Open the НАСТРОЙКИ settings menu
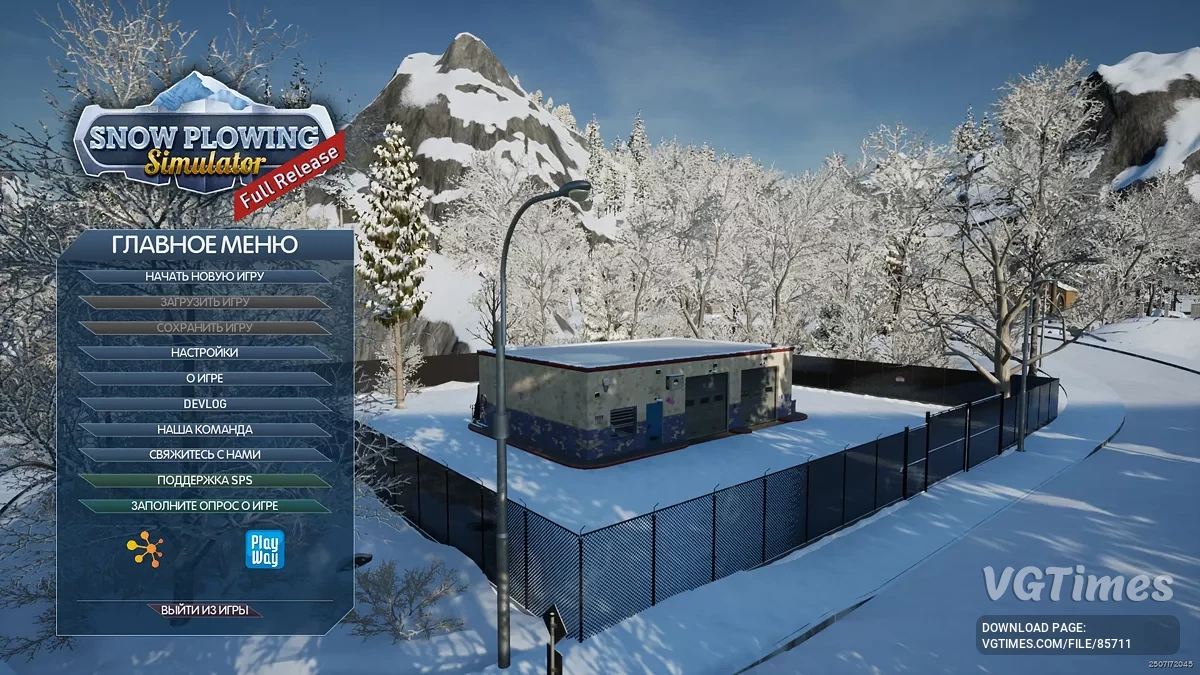The width and height of the screenshot is (1200, 675). click(x=204, y=353)
